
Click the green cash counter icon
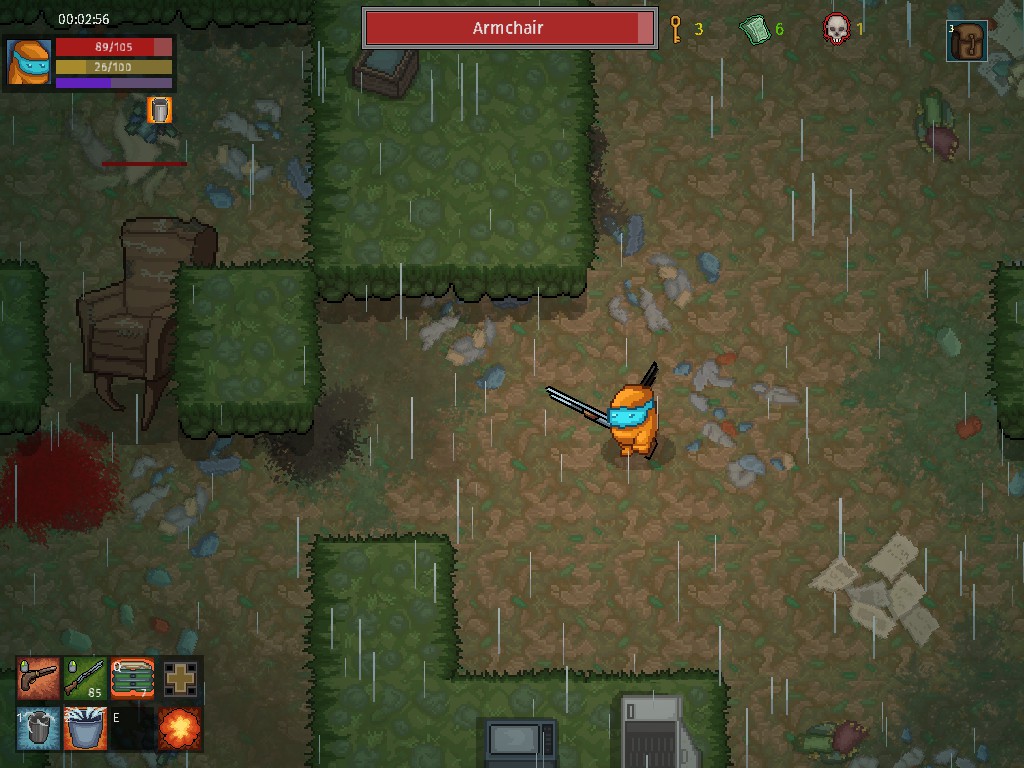[754, 29]
